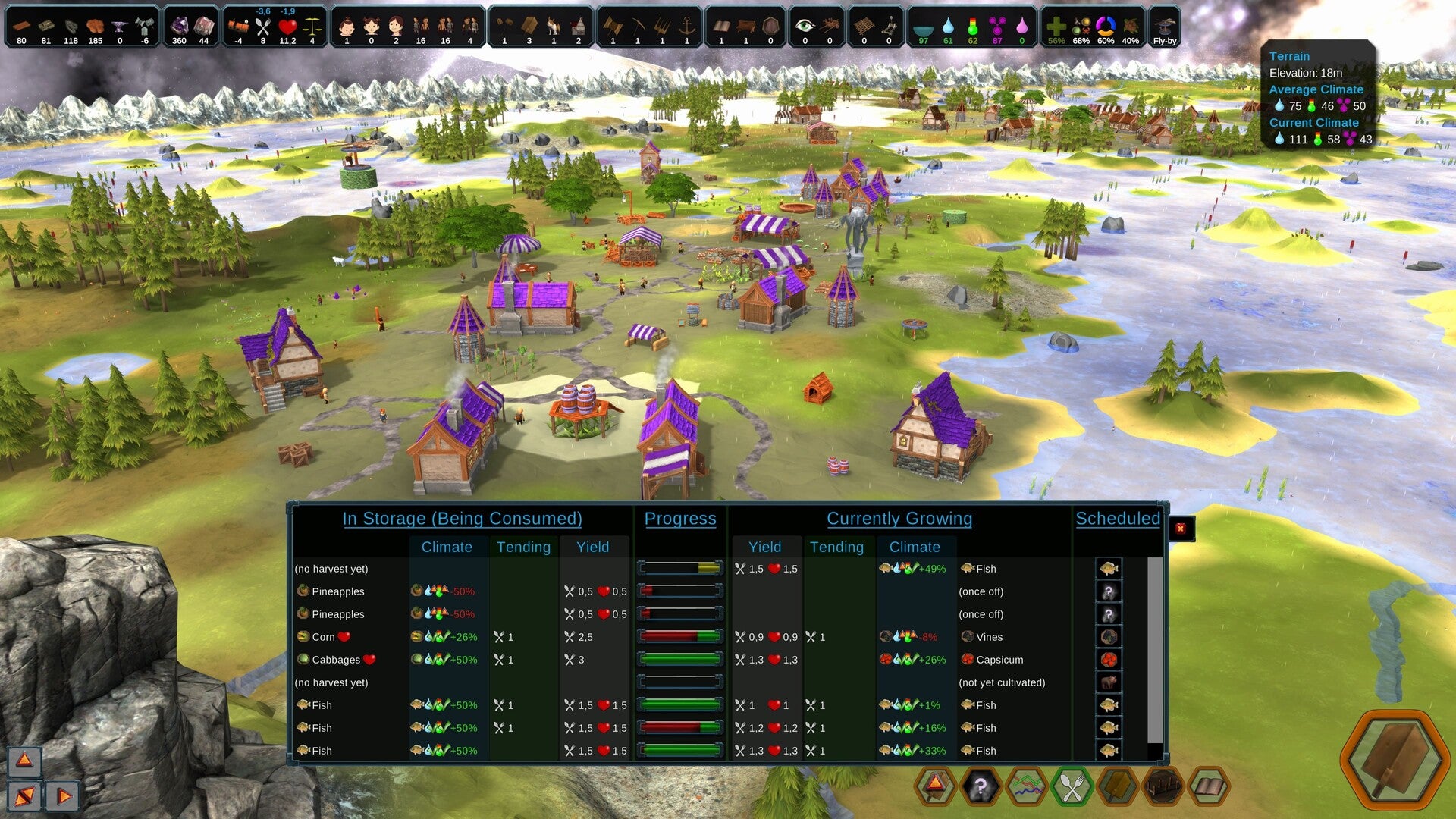Screen dimensions: 1456x819
Task: Click the red heart health icon in top bar
Action: click(x=287, y=27)
